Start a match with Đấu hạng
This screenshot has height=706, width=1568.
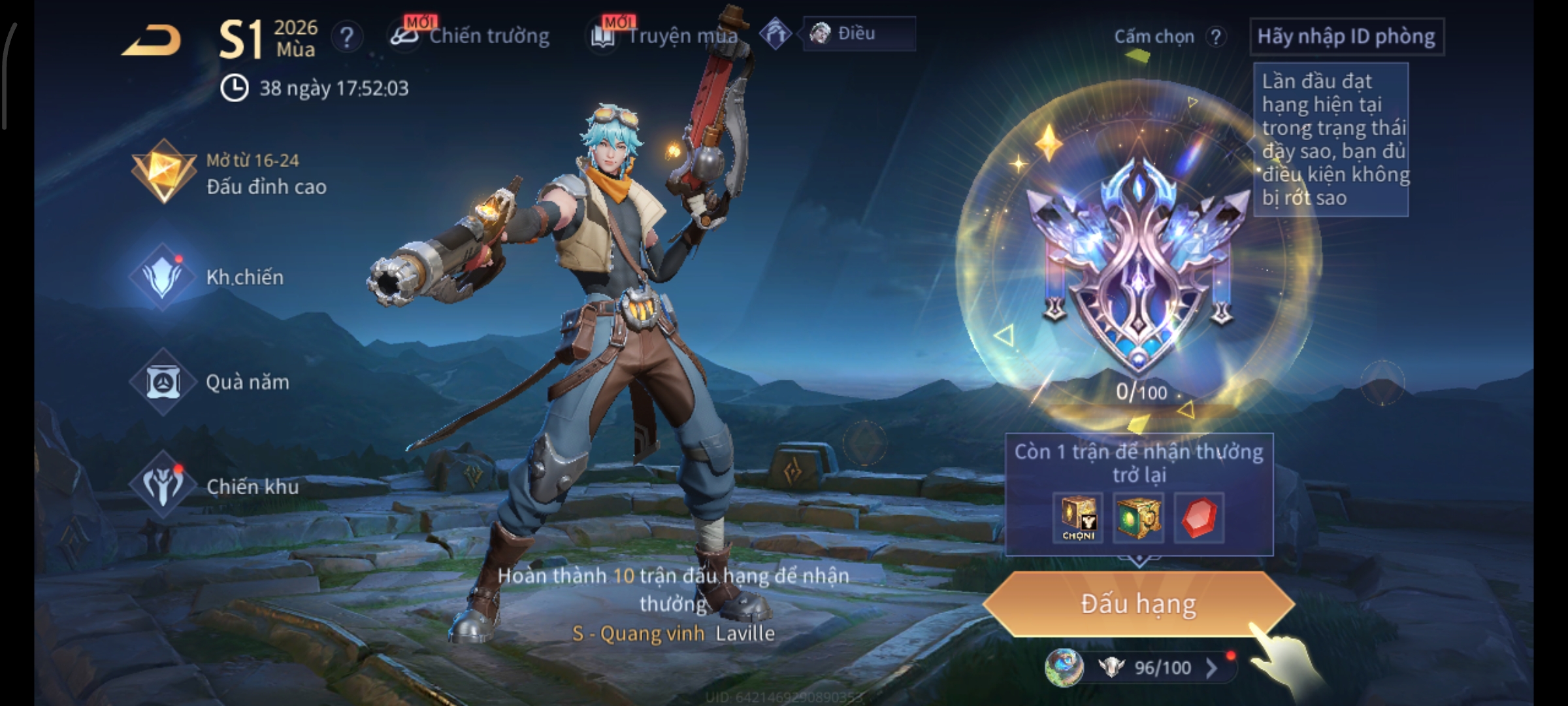coord(1138,604)
